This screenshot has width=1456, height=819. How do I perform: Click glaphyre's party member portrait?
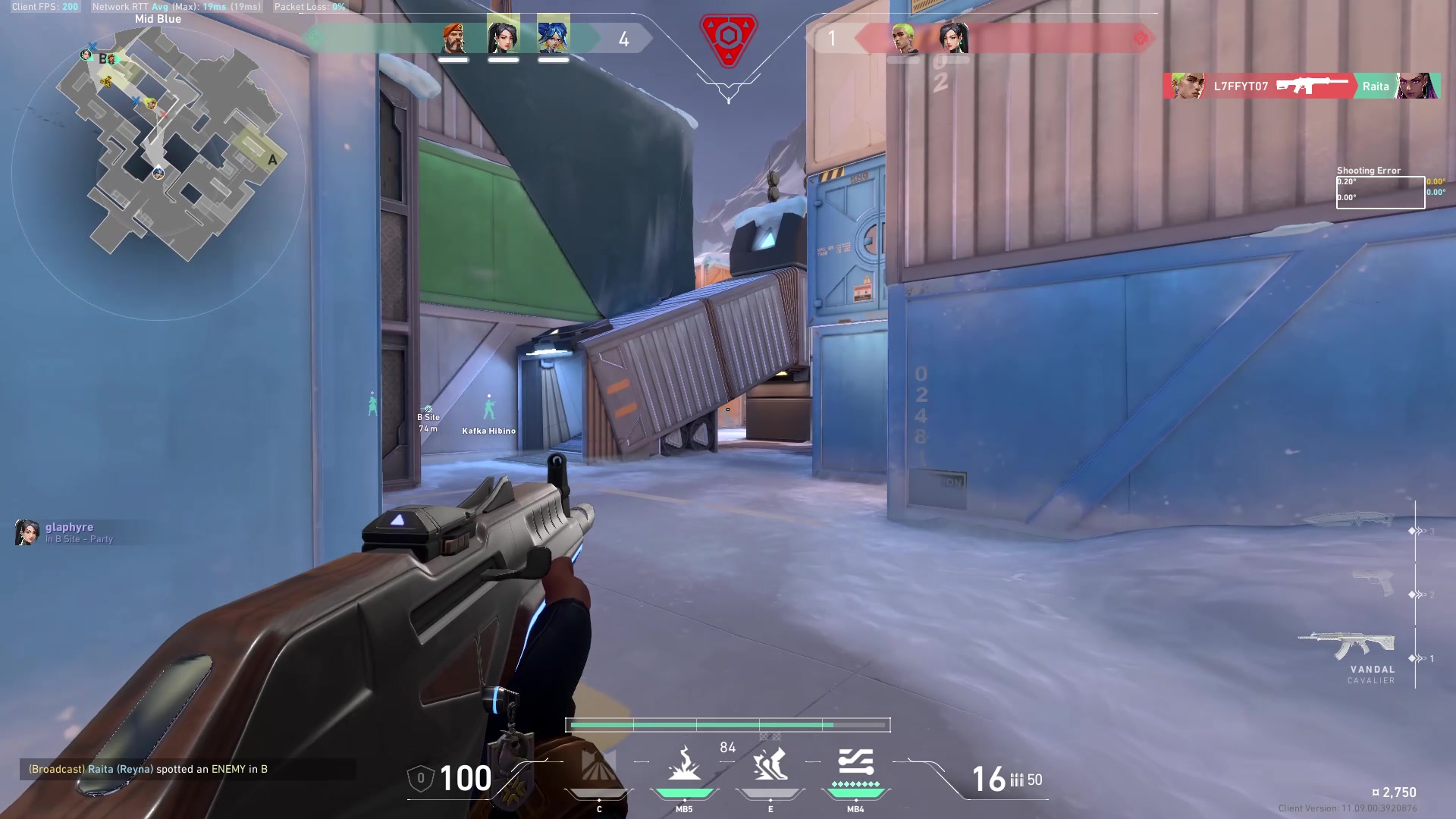29,532
